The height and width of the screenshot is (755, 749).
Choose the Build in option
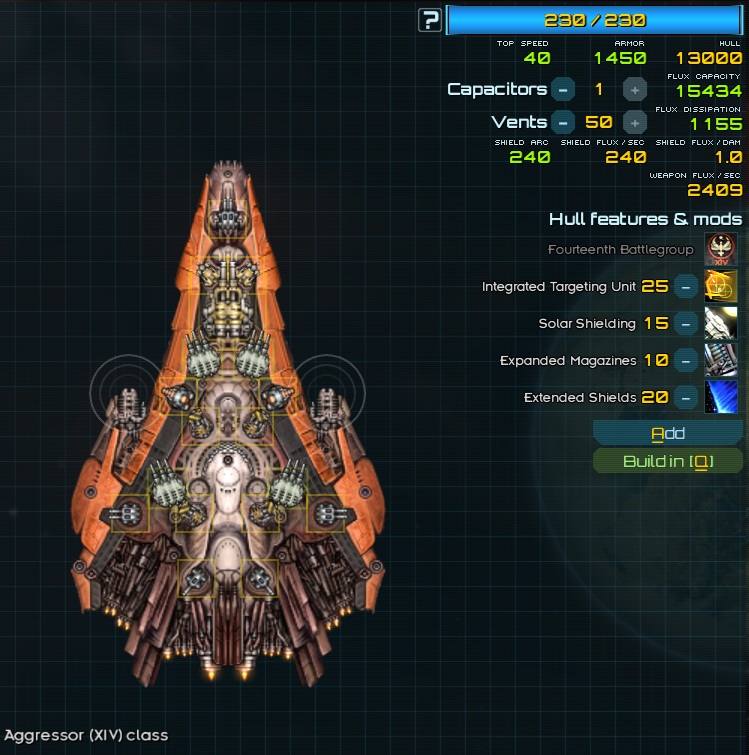tap(667, 461)
